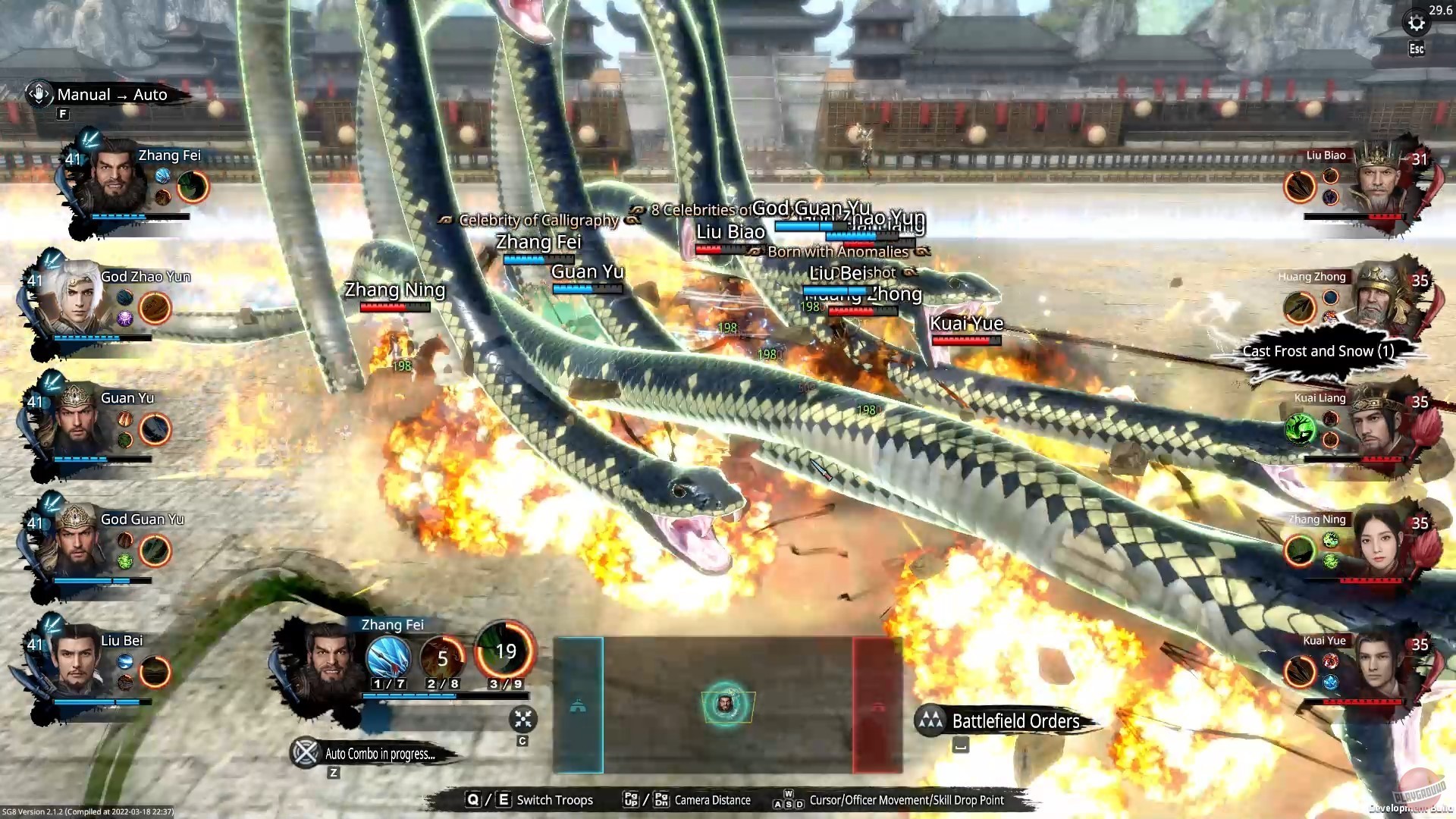
Task: Open the Battlefield Orders horn icon
Action: [930, 721]
